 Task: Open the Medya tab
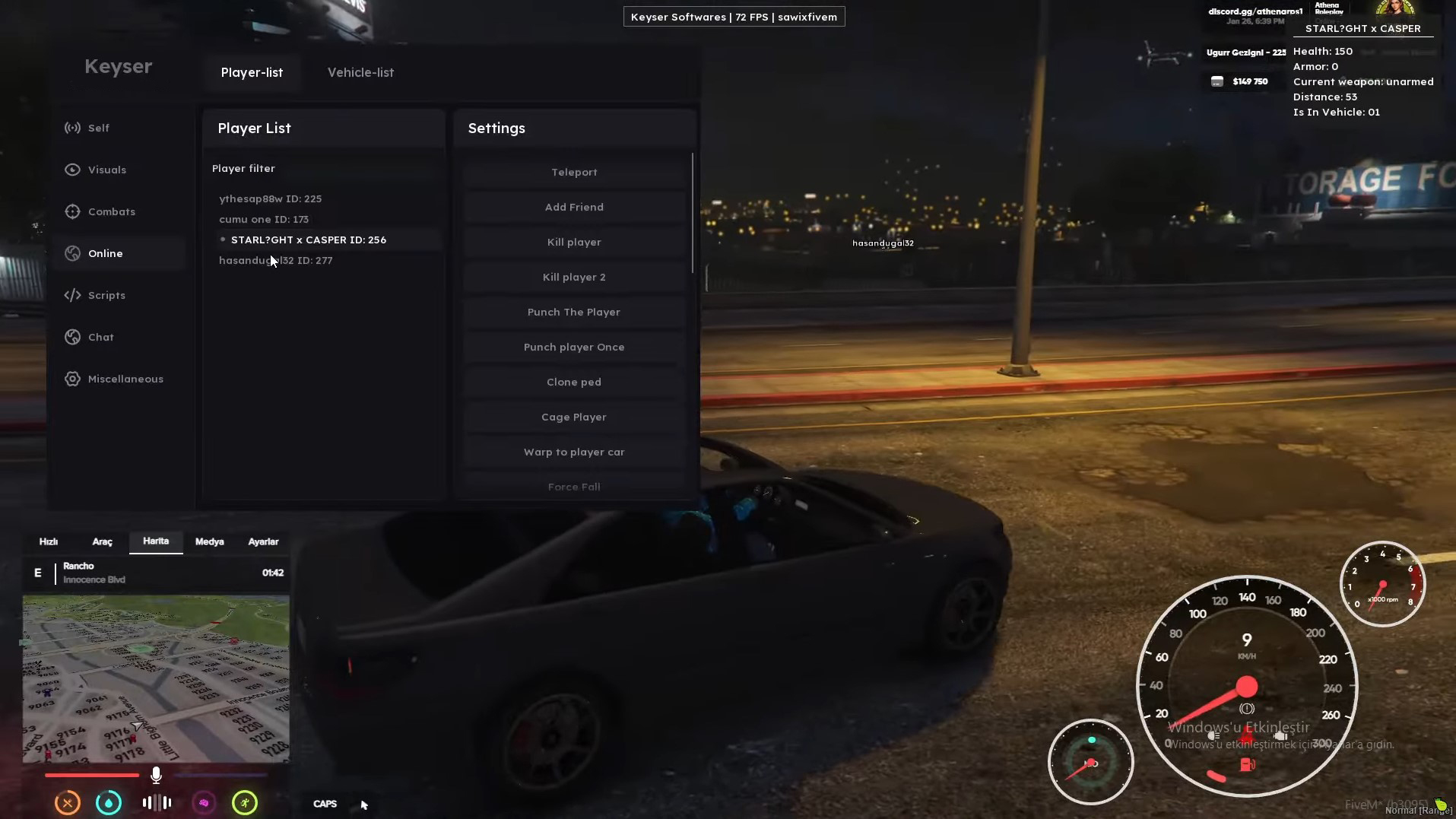click(209, 541)
